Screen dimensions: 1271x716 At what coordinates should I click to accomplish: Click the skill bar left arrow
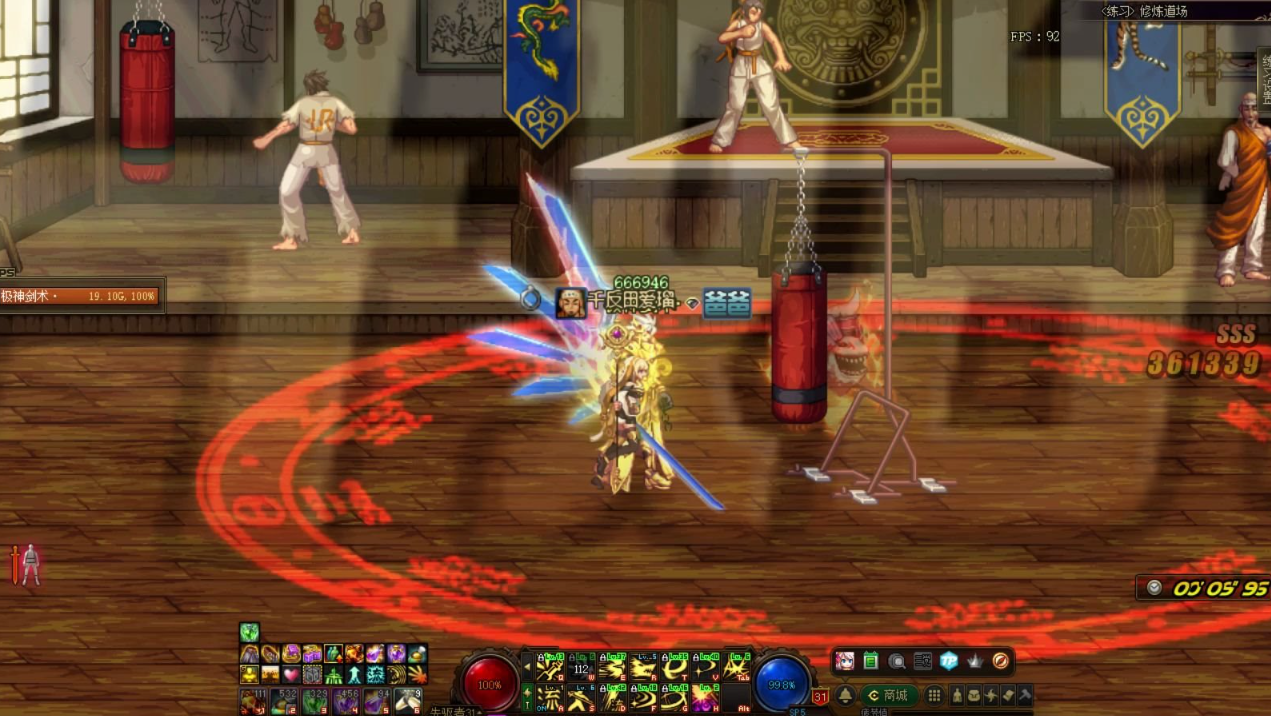coord(527,666)
